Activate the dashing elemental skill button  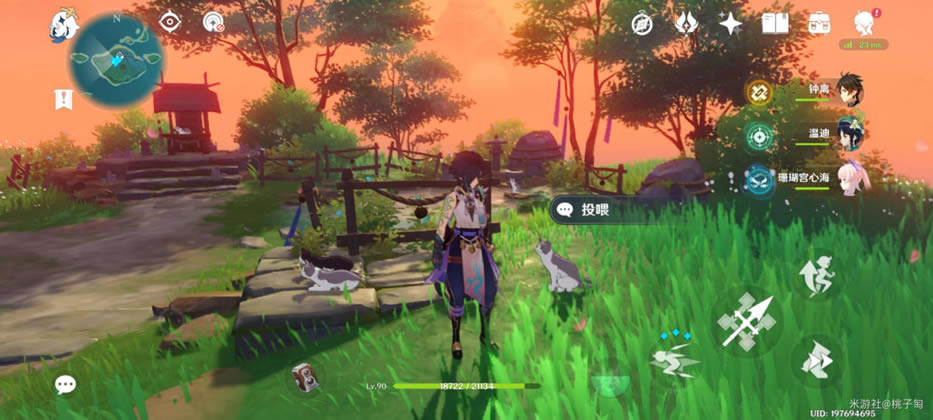point(674,359)
